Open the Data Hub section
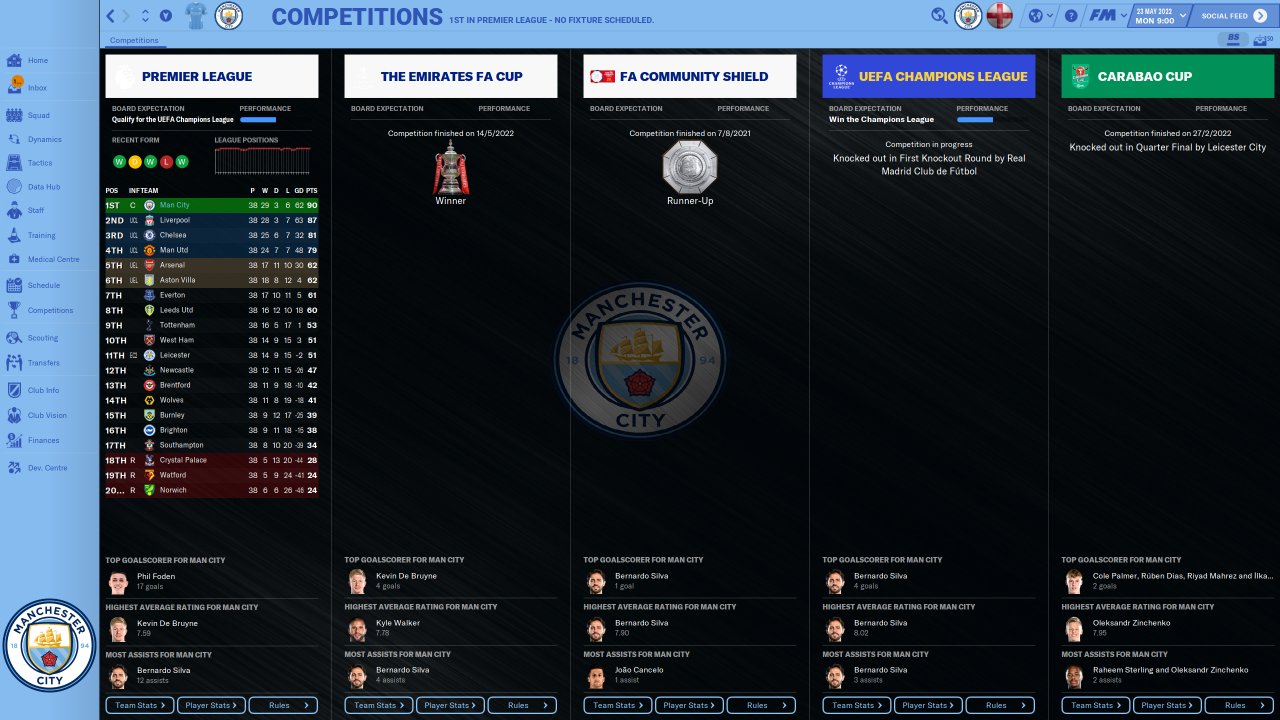This screenshot has height=720, width=1280. [x=43, y=187]
